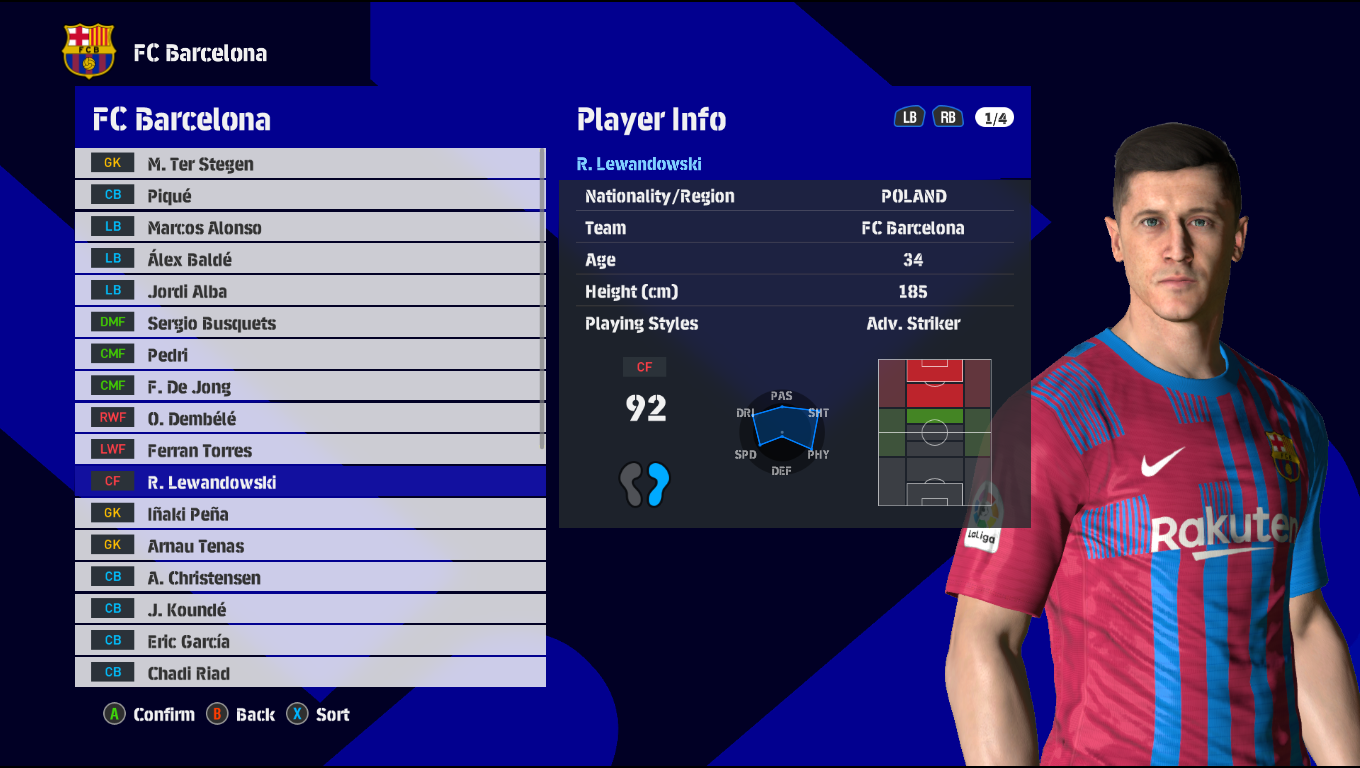Select the Marcos Alonso row
1360x768 pixels.
pyautogui.click(x=308, y=228)
